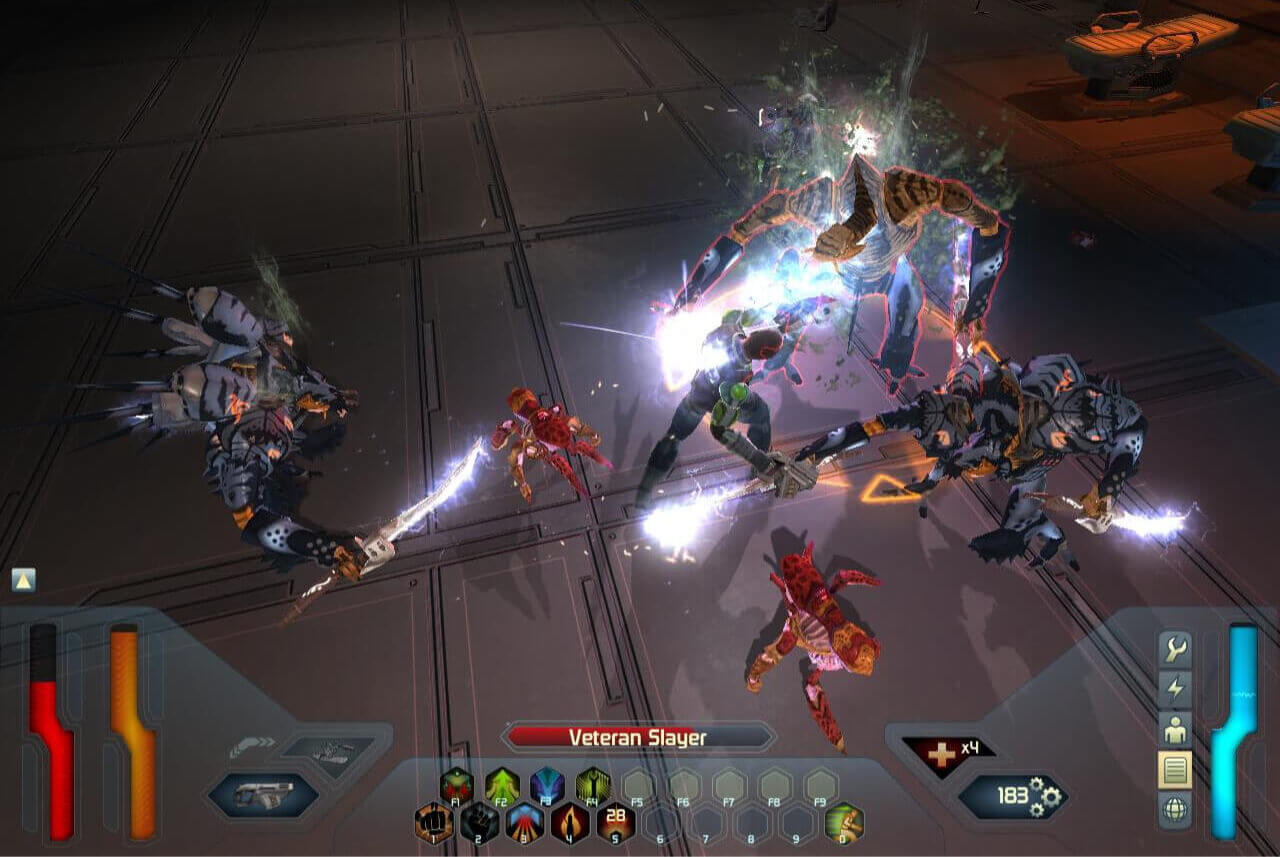Open the lightning bolt panel
This screenshot has width=1280, height=857.
(1175, 690)
